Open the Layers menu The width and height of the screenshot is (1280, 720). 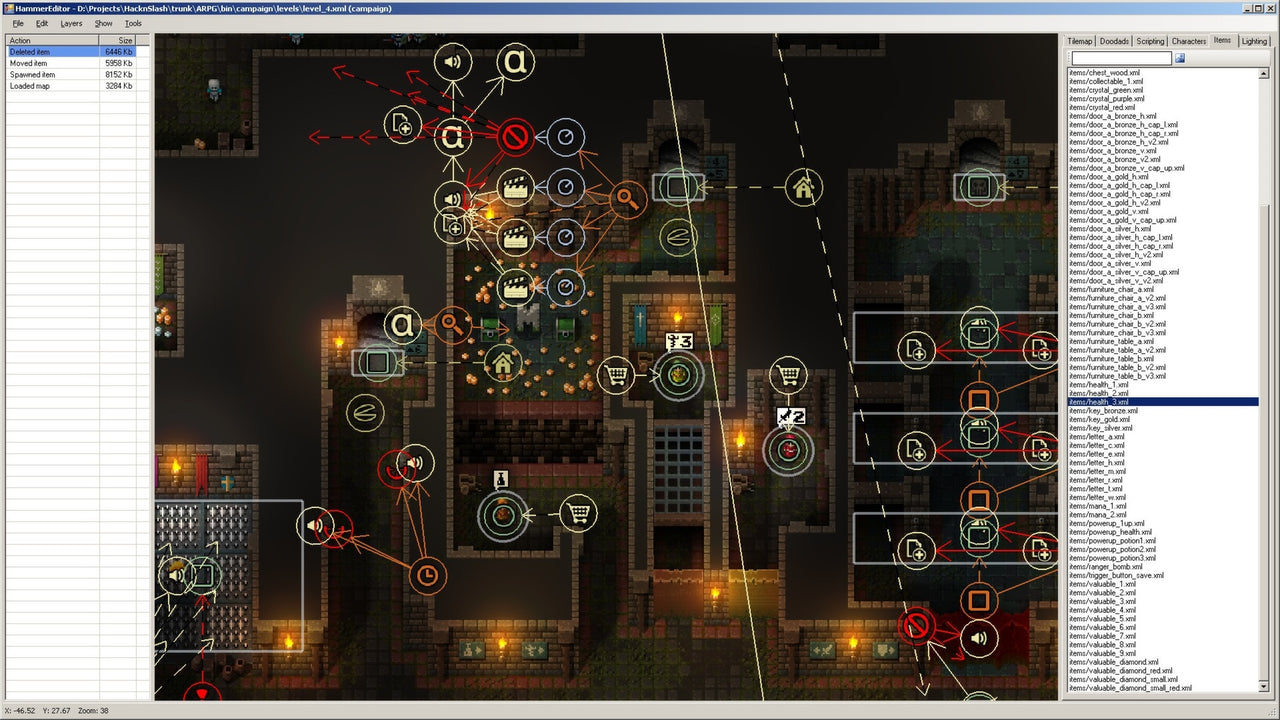70,23
